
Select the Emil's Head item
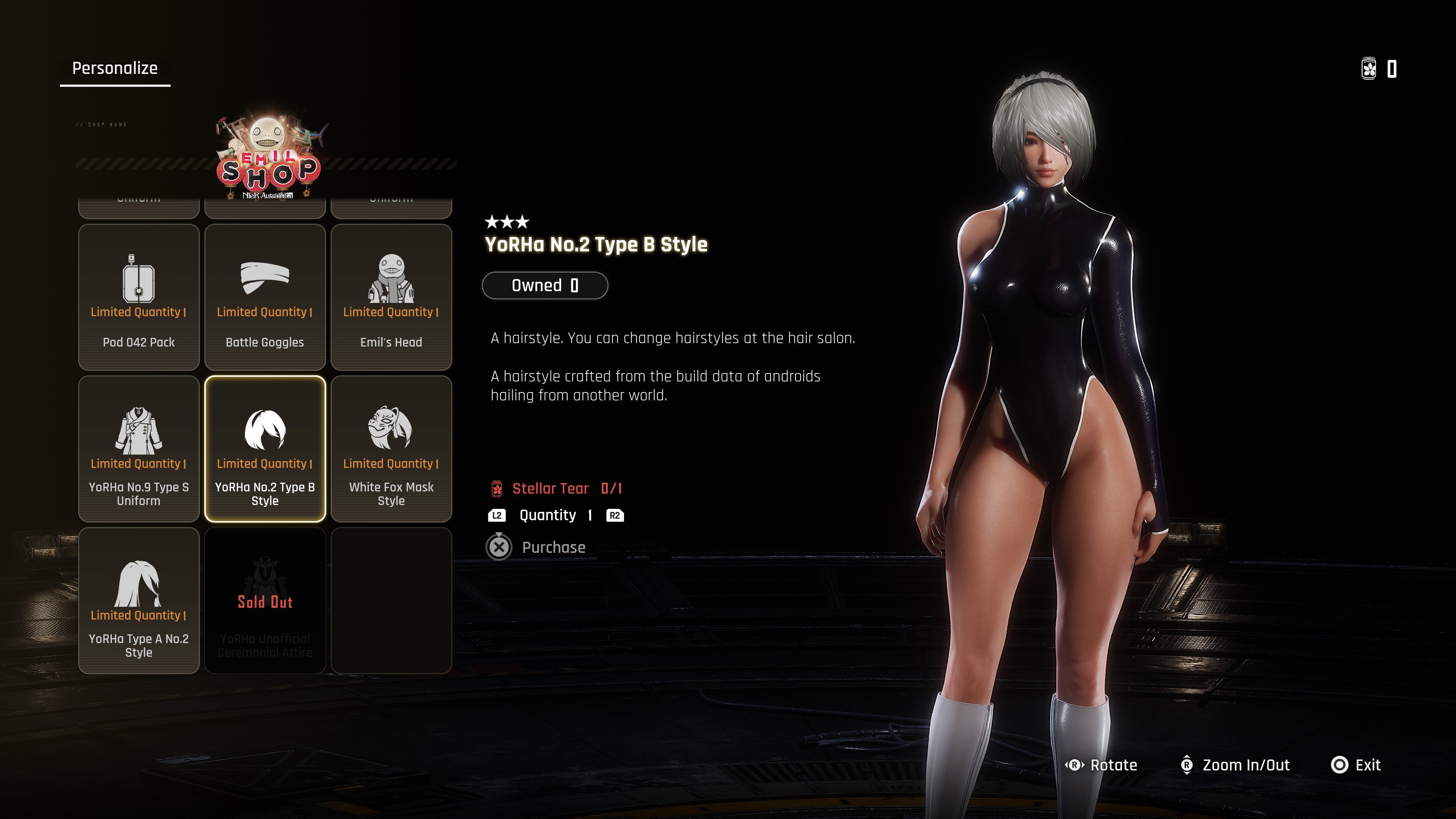click(x=391, y=297)
